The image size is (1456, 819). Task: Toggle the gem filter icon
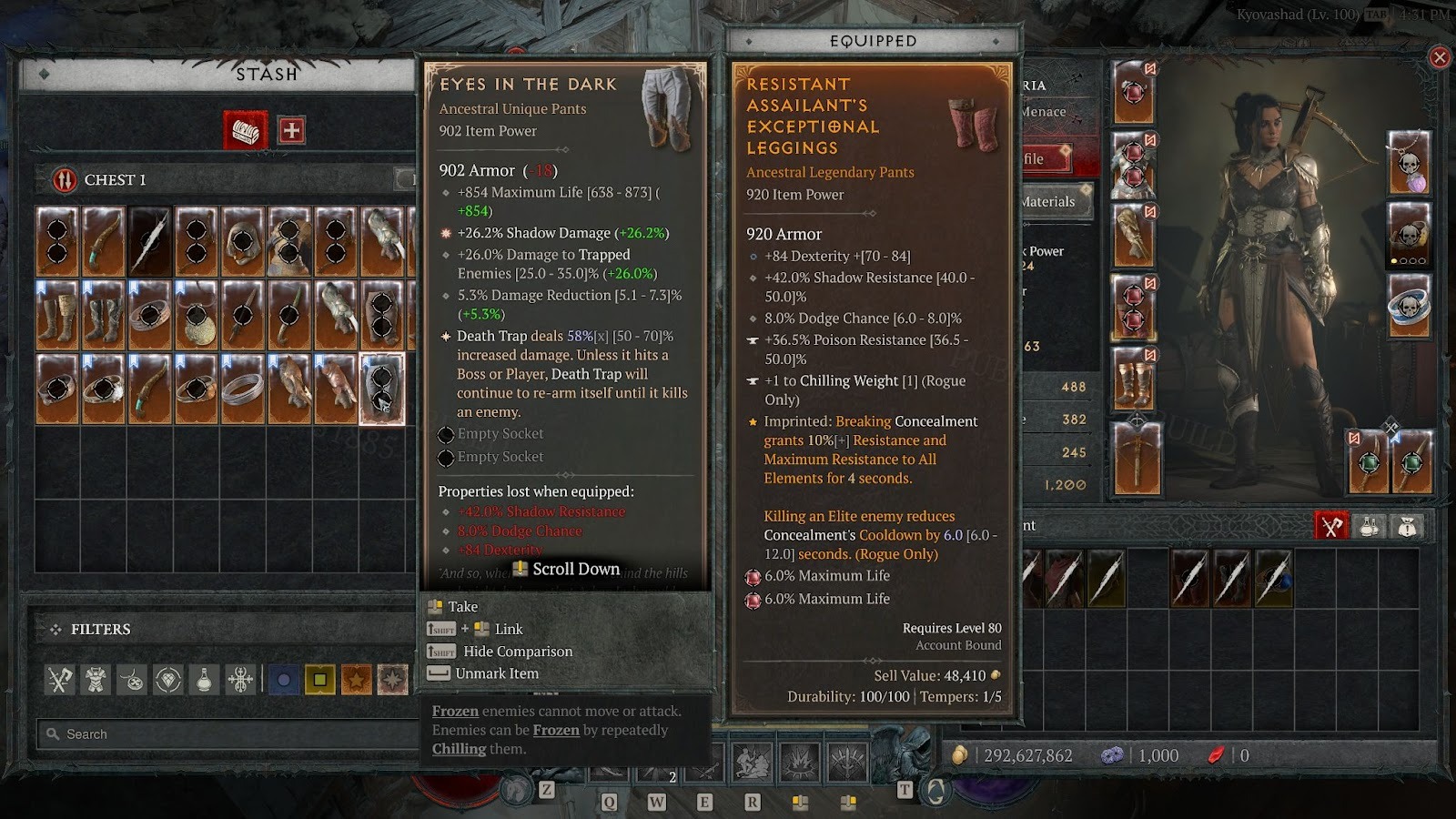(168, 679)
